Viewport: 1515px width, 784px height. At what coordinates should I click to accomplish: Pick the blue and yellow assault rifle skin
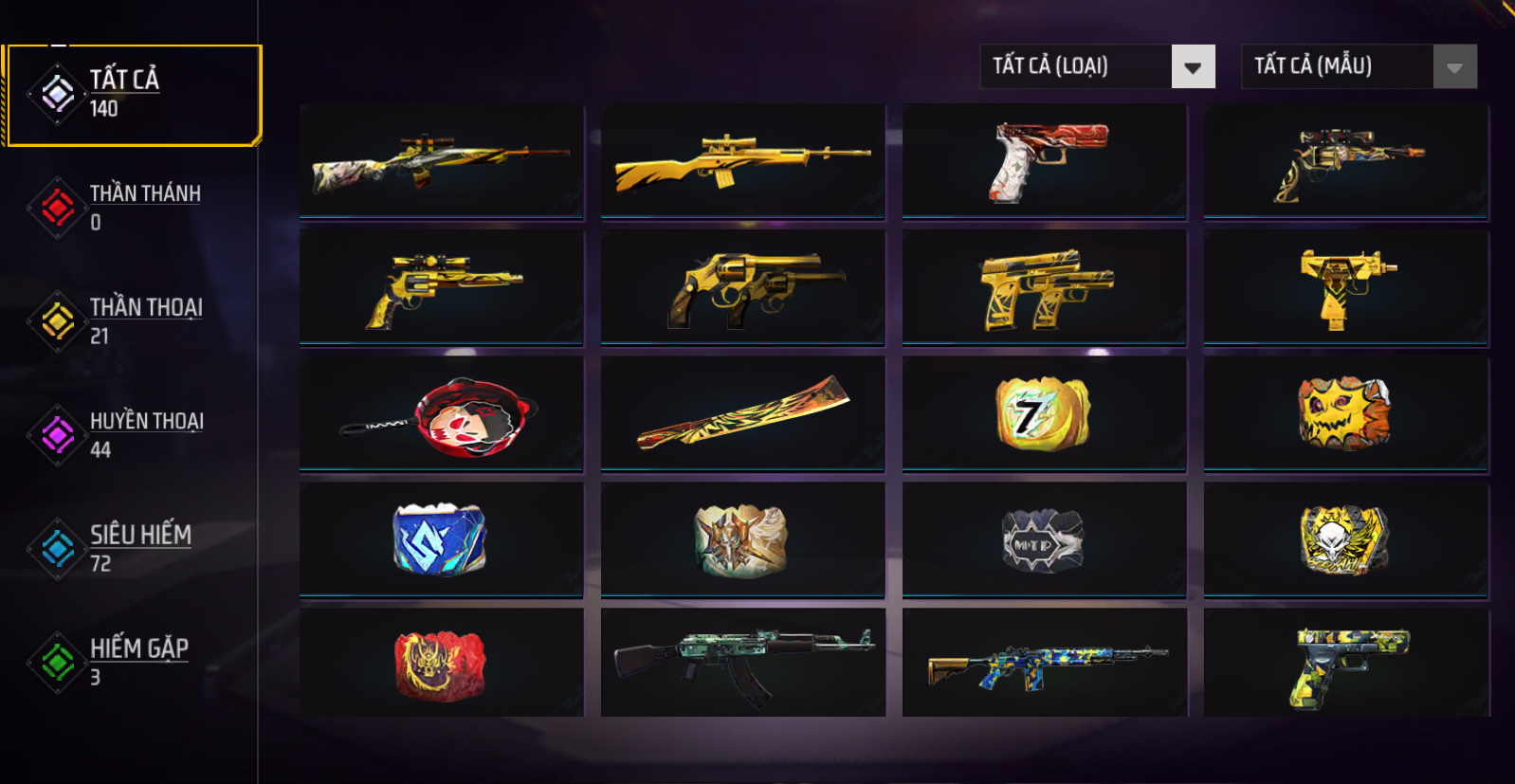click(1044, 663)
